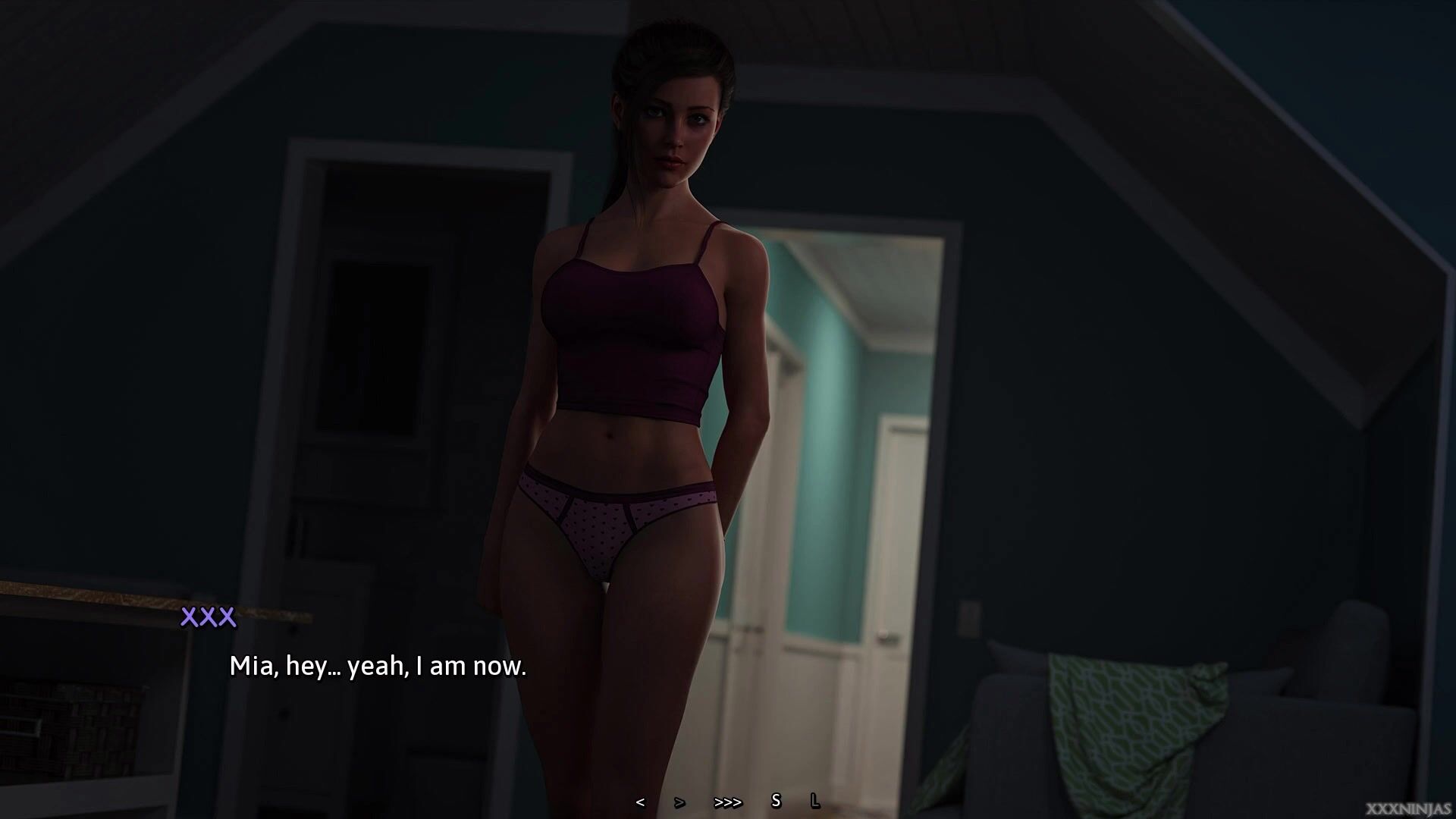Advance to the next dialogue line

click(679, 802)
